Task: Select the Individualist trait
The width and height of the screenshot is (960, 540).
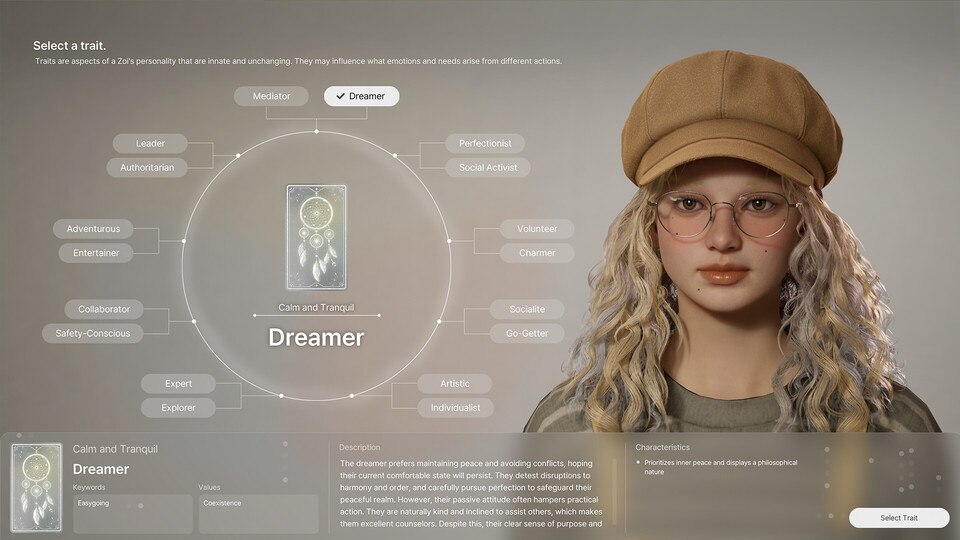Action: pos(455,407)
